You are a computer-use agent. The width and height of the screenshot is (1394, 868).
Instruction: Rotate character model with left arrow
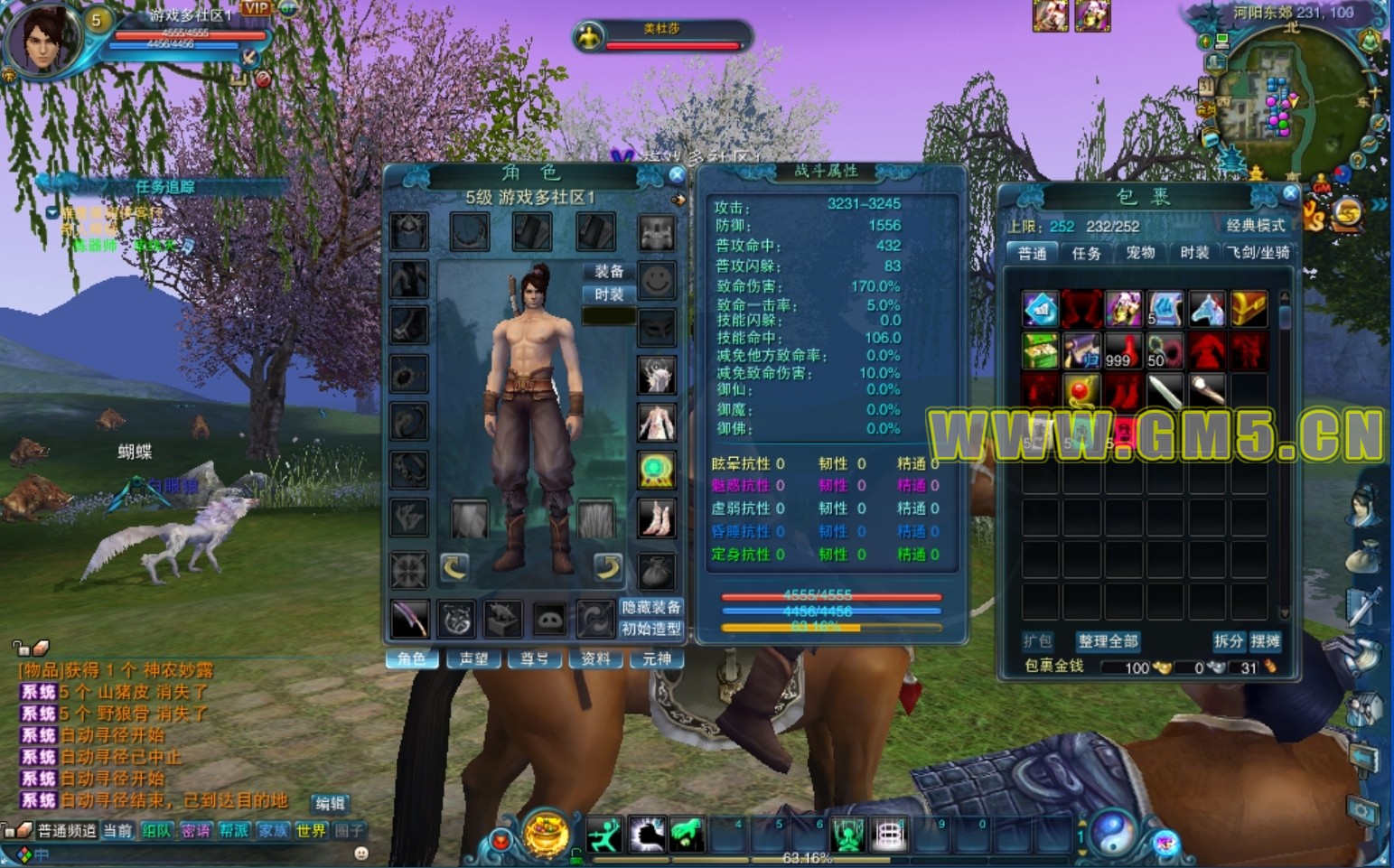coord(454,567)
